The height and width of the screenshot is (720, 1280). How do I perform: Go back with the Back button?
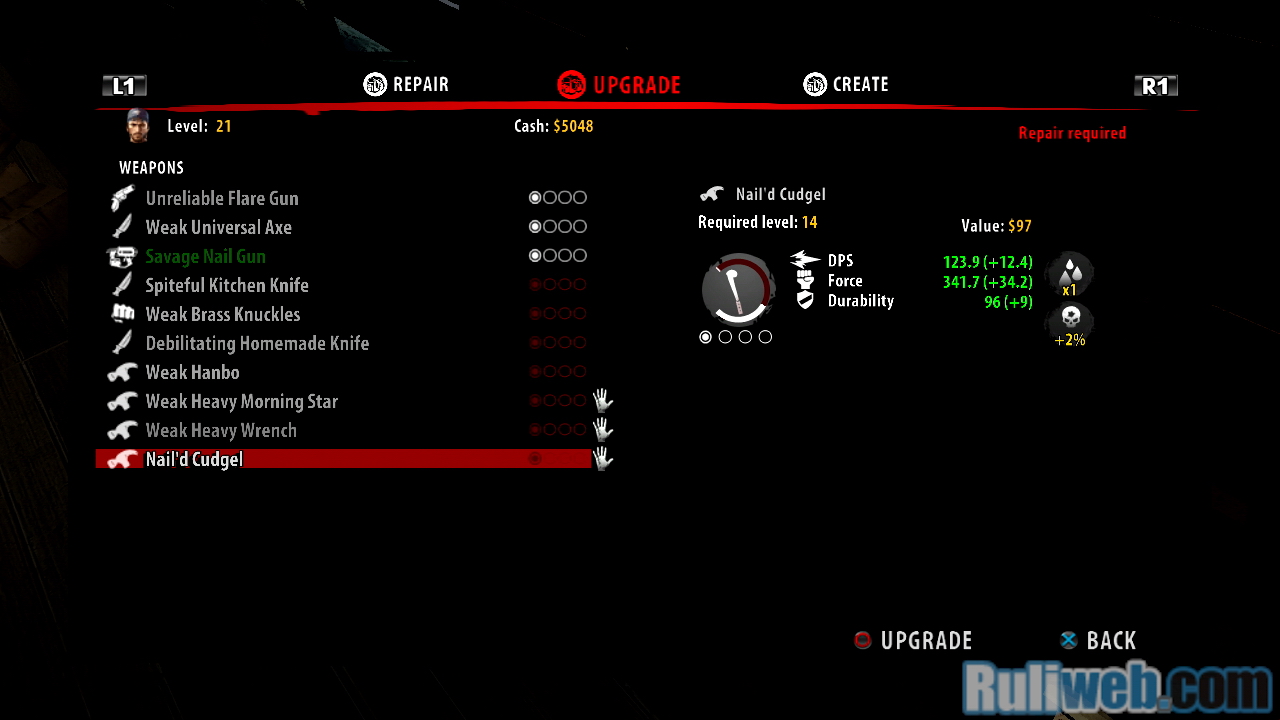tap(1098, 640)
